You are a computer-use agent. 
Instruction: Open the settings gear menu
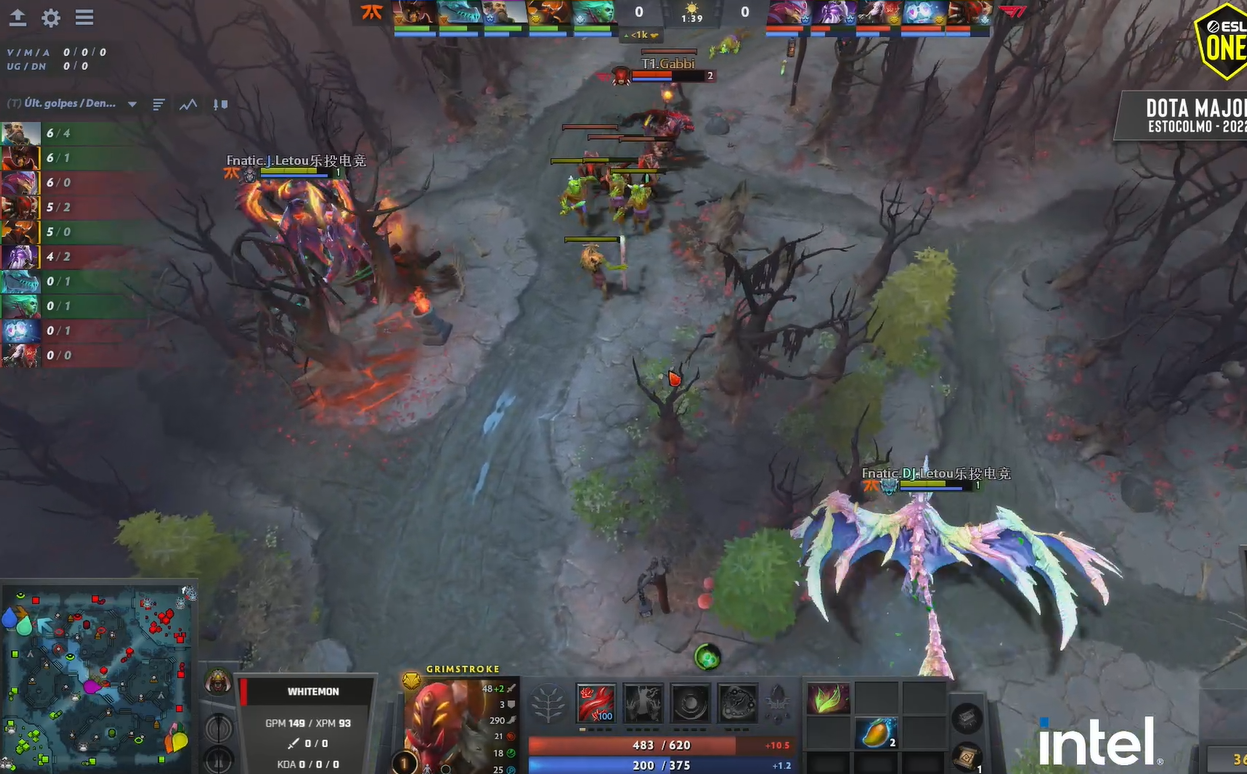tap(51, 18)
